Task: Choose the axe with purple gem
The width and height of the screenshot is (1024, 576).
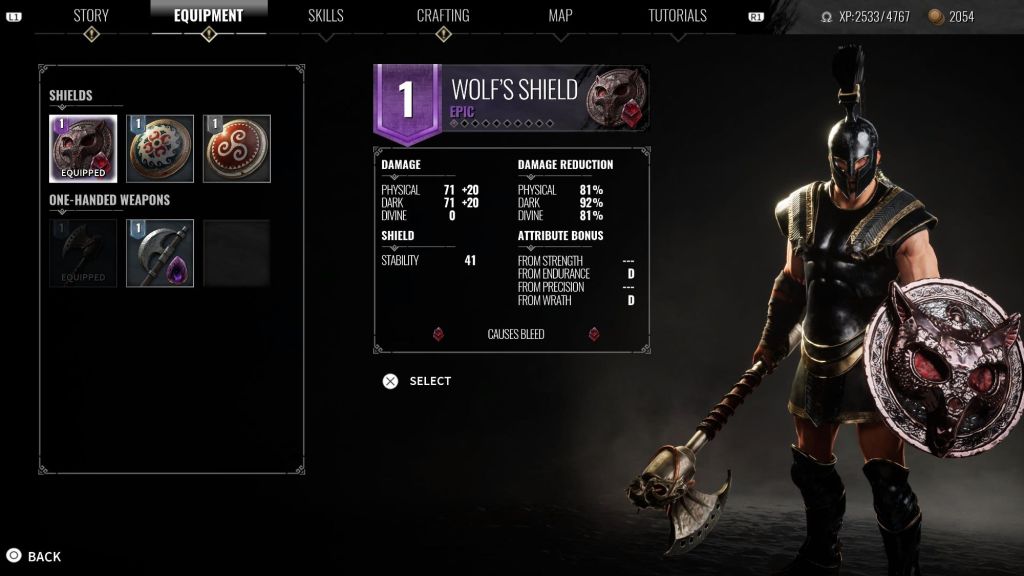Action: click(x=160, y=253)
